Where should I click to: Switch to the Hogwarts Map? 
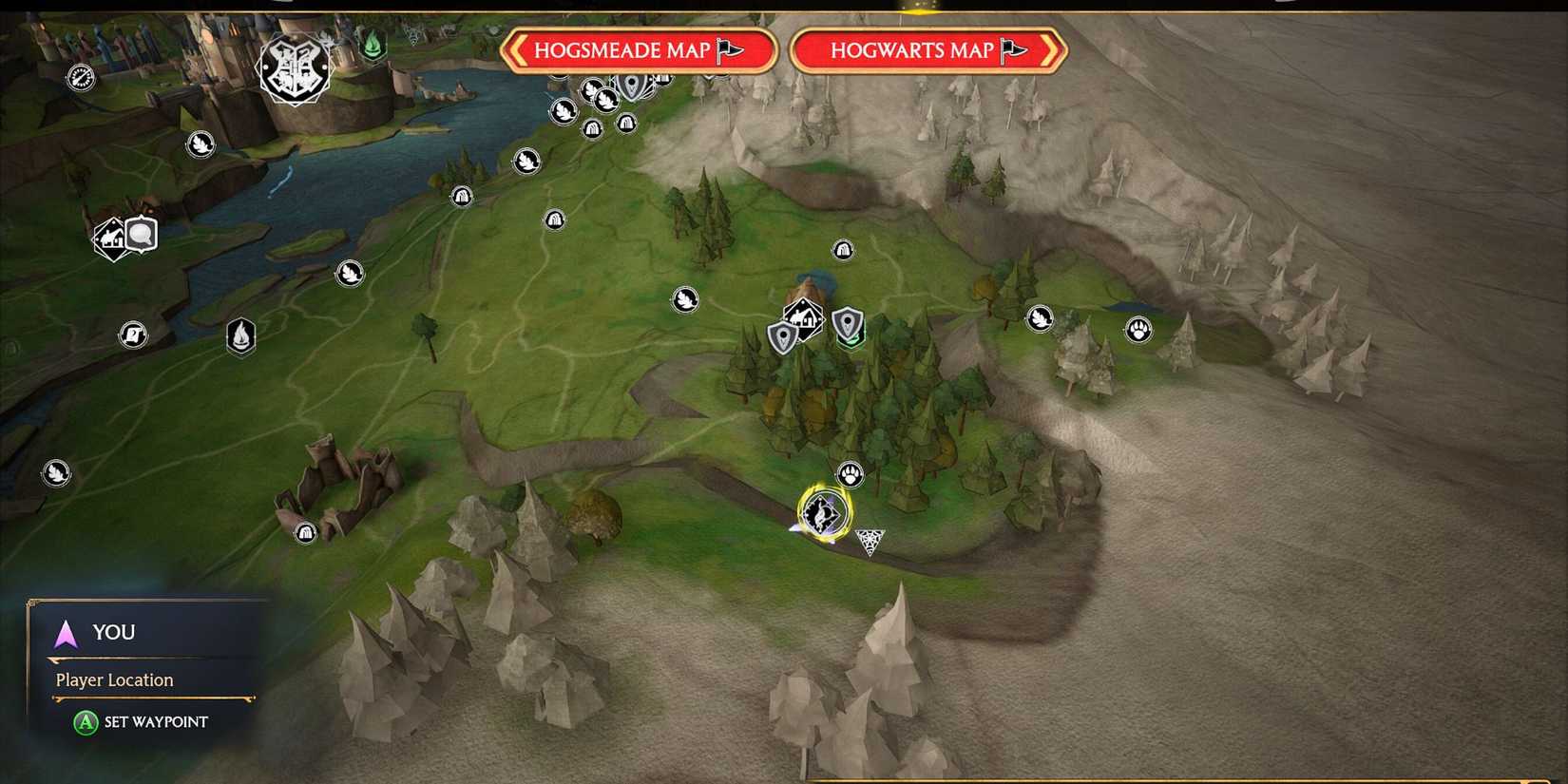(x=927, y=51)
